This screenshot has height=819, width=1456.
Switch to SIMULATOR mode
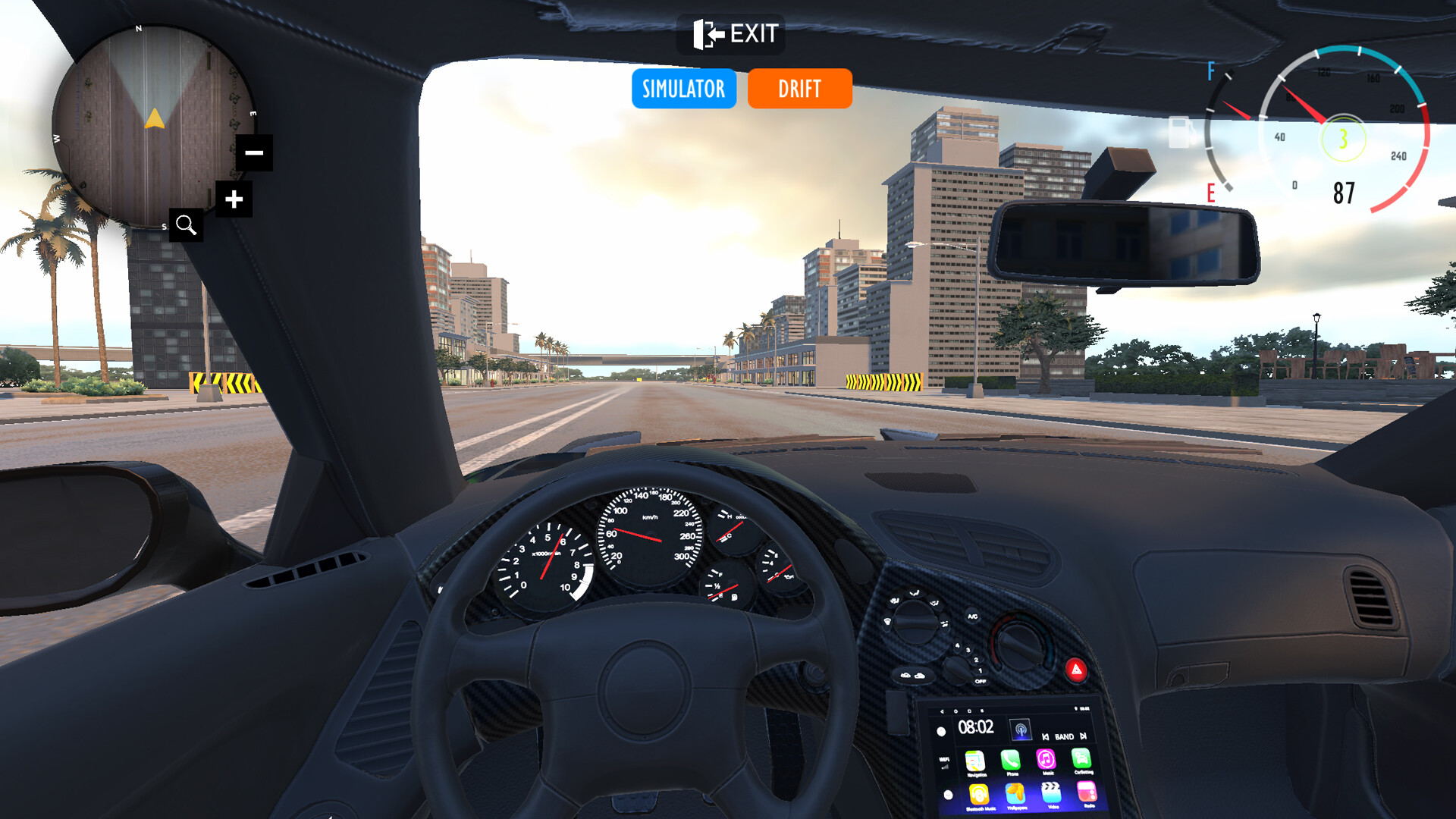tap(683, 89)
